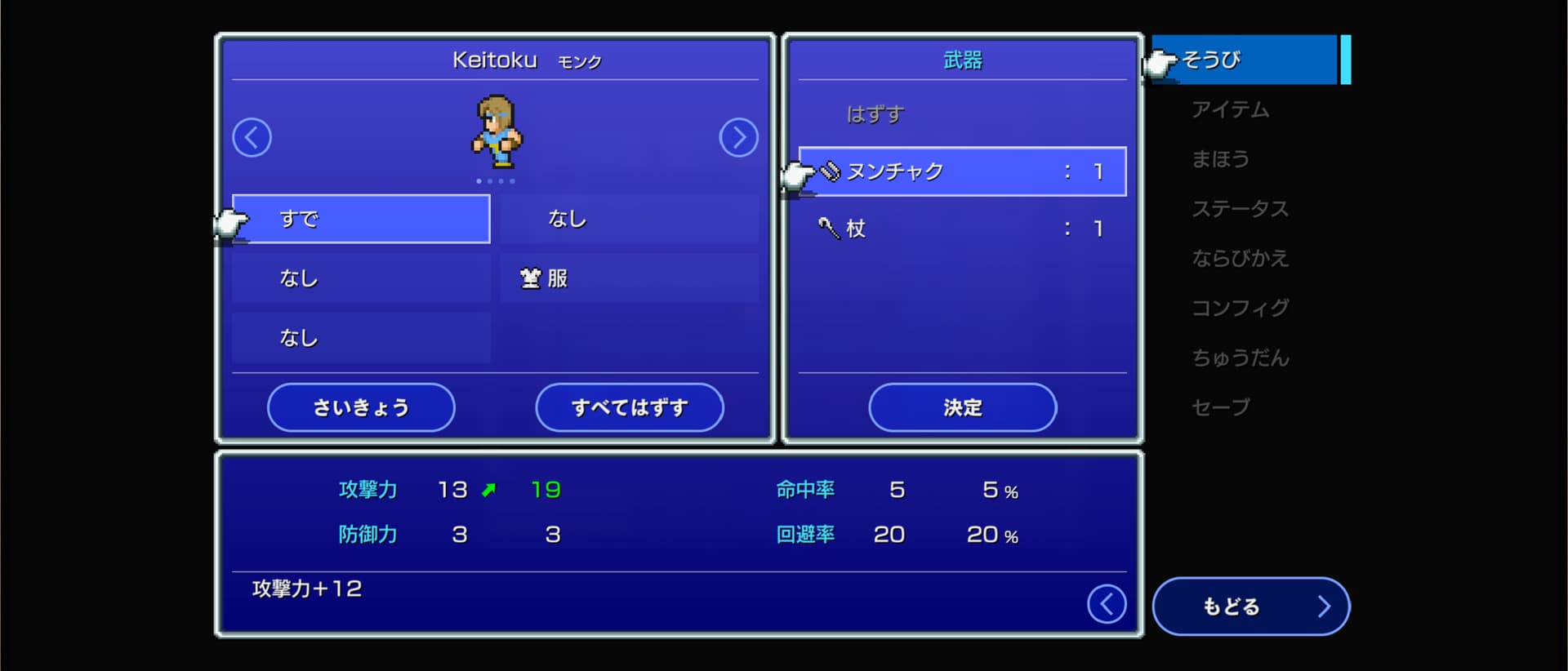Click すべてはずす to remove all

[x=629, y=407]
